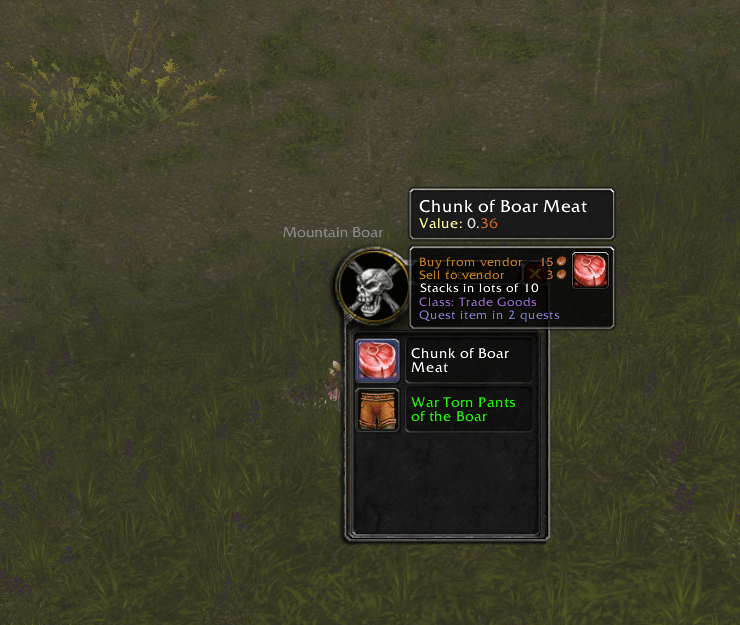
Task: Click the skull and crossbones loot portrait
Action: coord(373,284)
